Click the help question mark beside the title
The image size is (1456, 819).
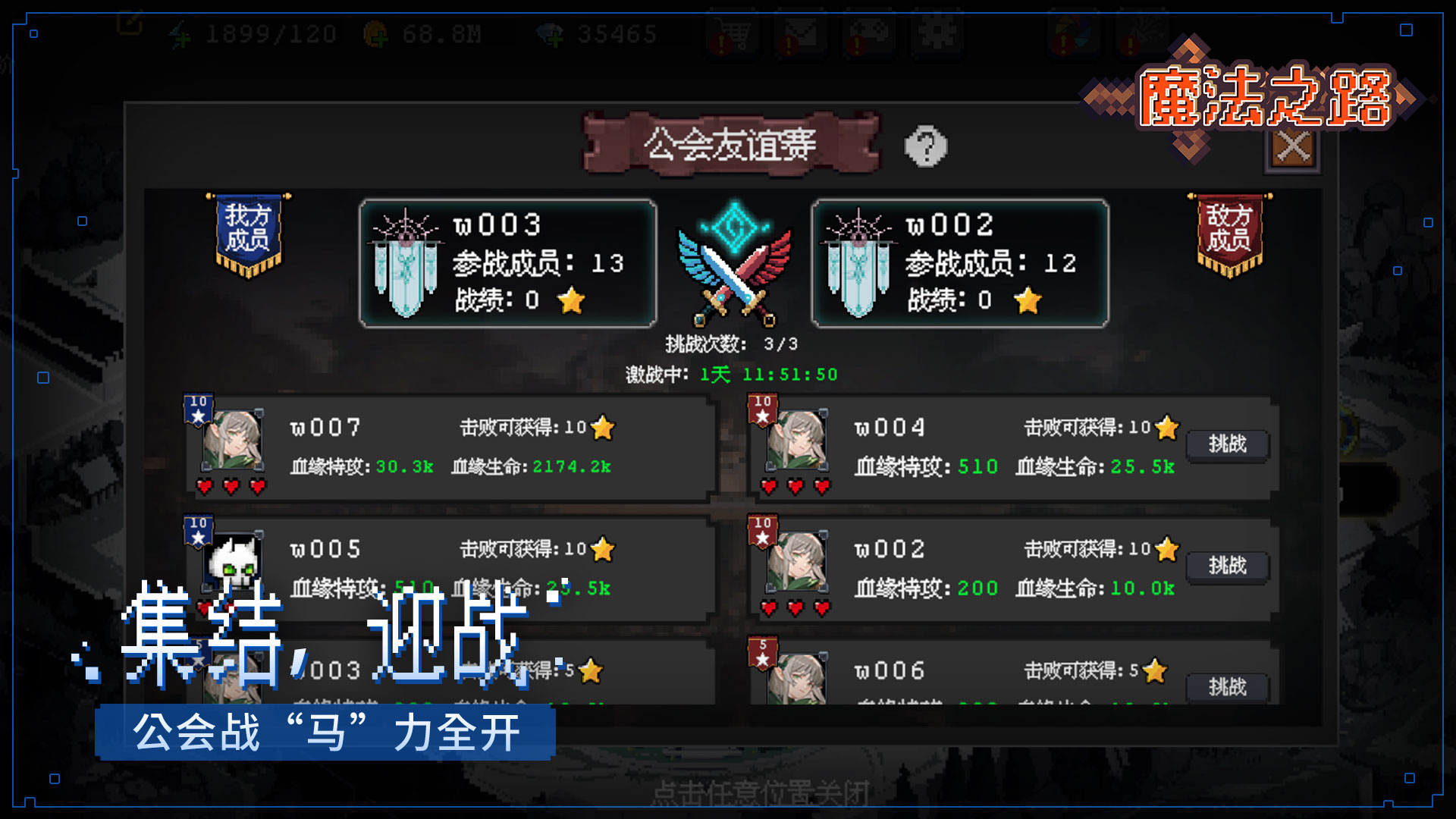pyautogui.click(x=925, y=146)
